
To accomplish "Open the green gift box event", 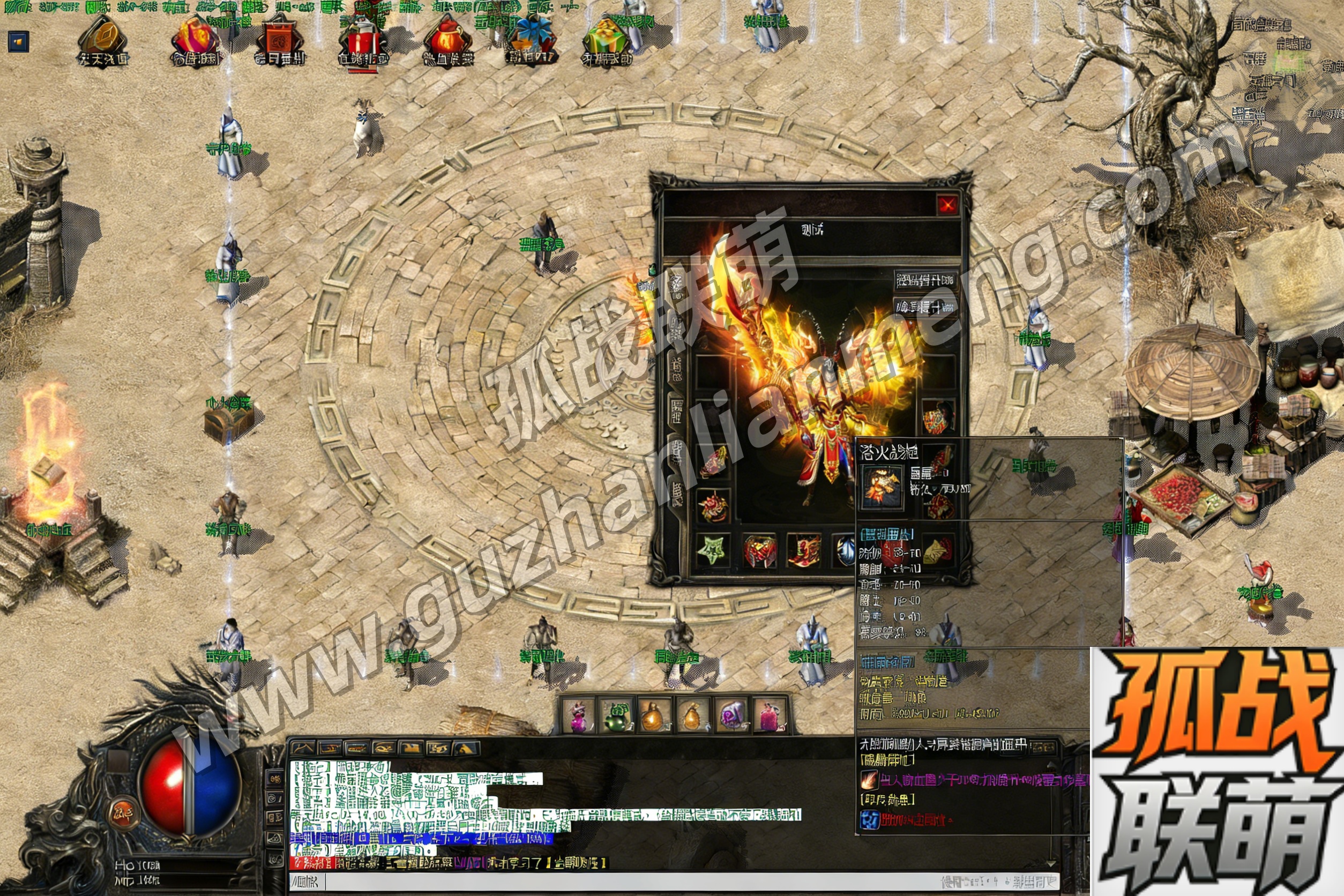I will coord(607,40).
